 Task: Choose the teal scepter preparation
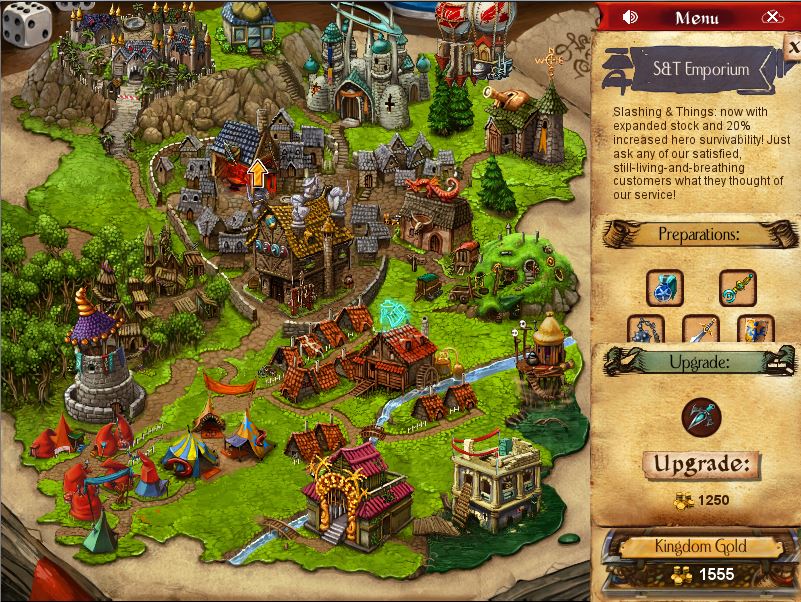tap(737, 287)
